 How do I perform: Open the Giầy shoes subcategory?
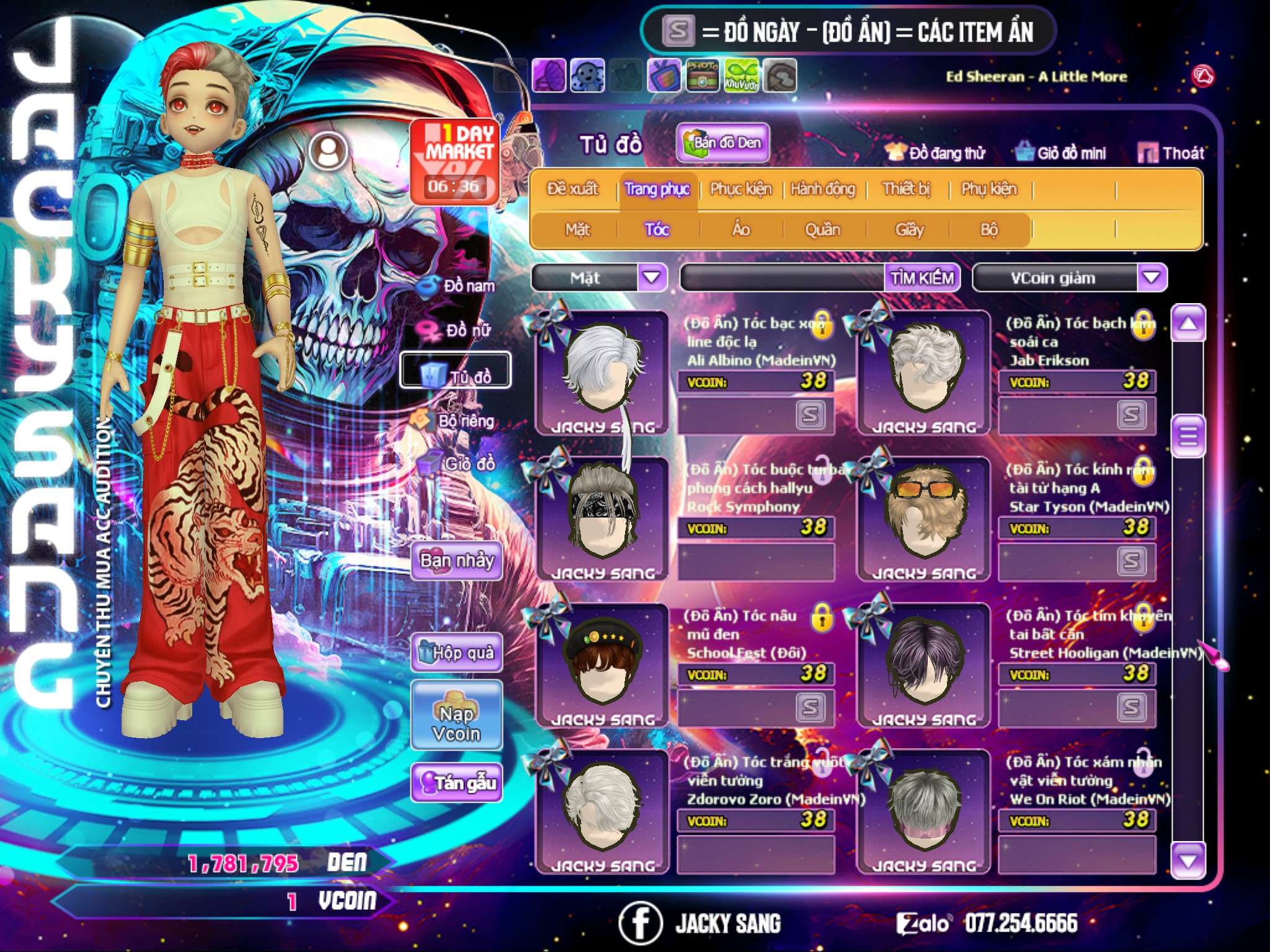[909, 230]
